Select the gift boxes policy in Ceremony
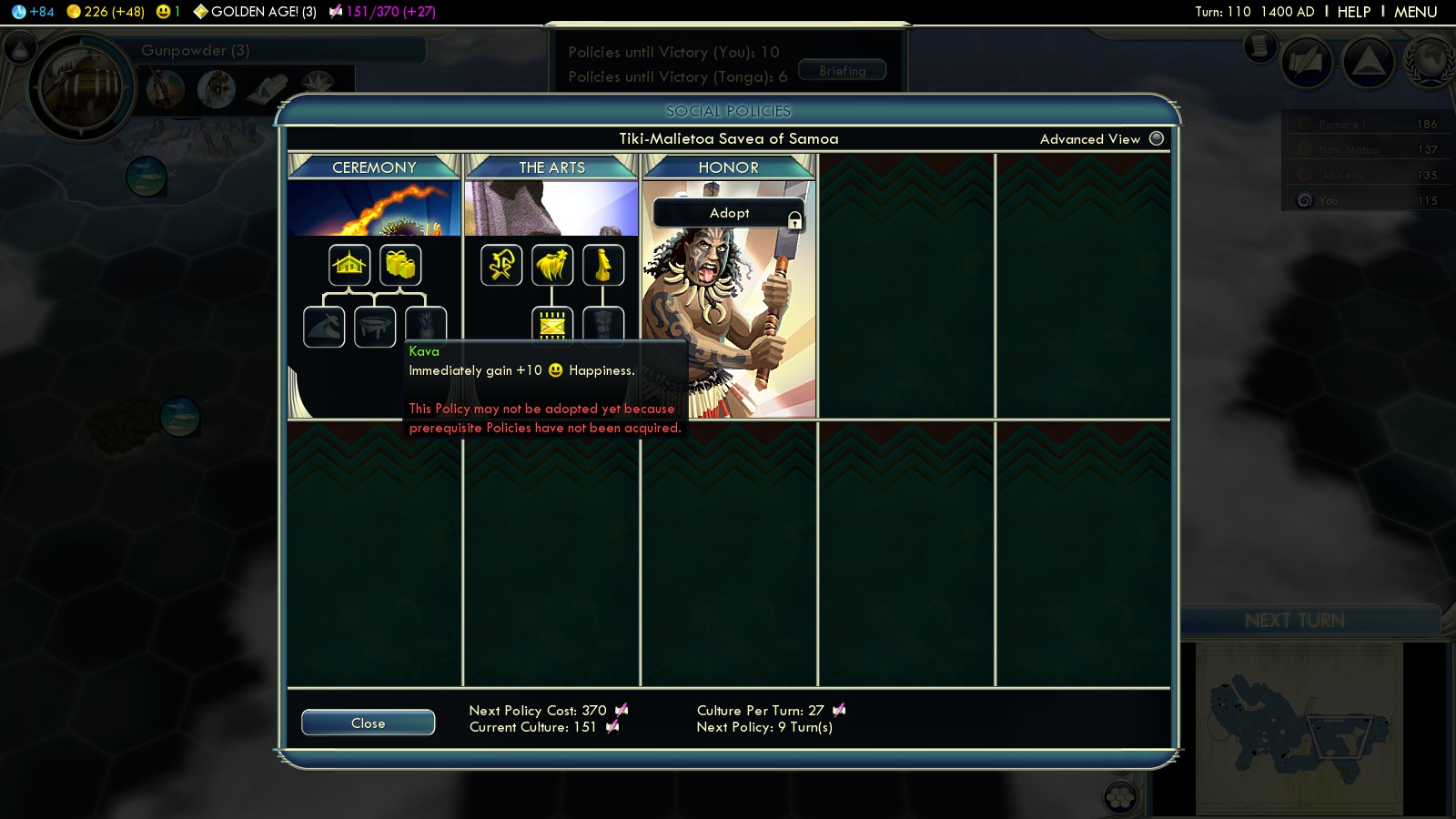The height and width of the screenshot is (819, 1456). pos(400,265)
